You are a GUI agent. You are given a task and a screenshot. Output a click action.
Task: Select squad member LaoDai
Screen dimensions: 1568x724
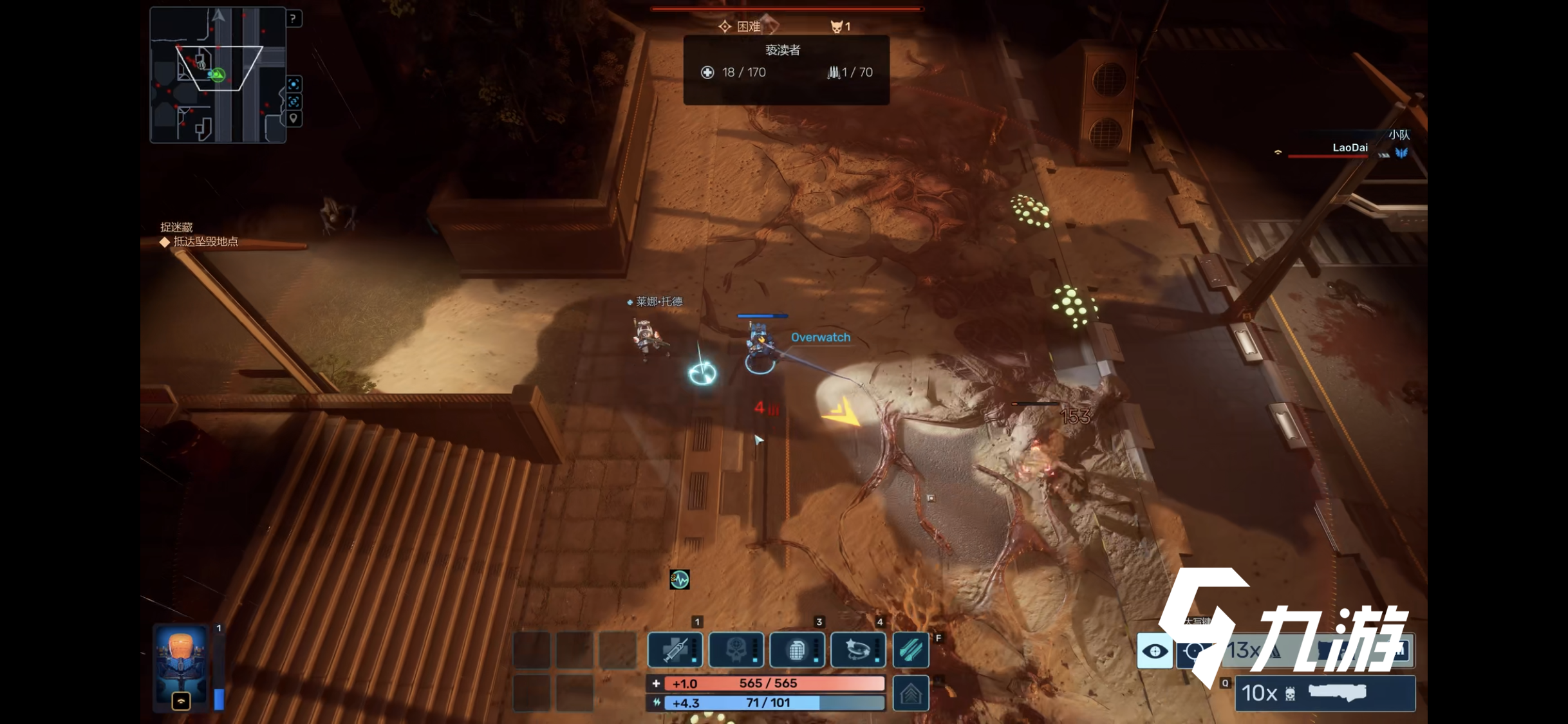[x=1349, y=148]
